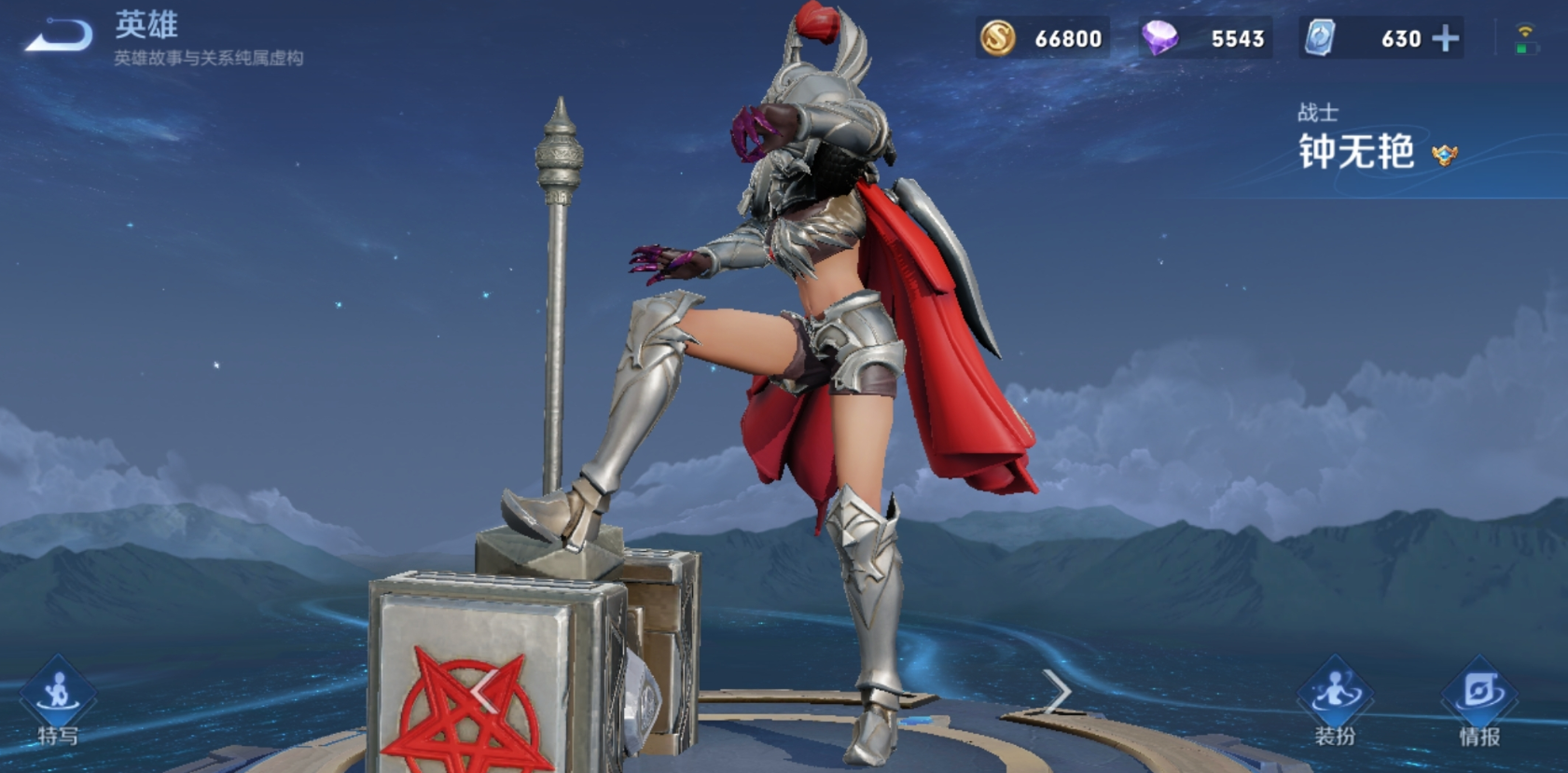Click the gold coin currency icon
This screenshot has width=1568, height=773.
(x=997, y=38)
